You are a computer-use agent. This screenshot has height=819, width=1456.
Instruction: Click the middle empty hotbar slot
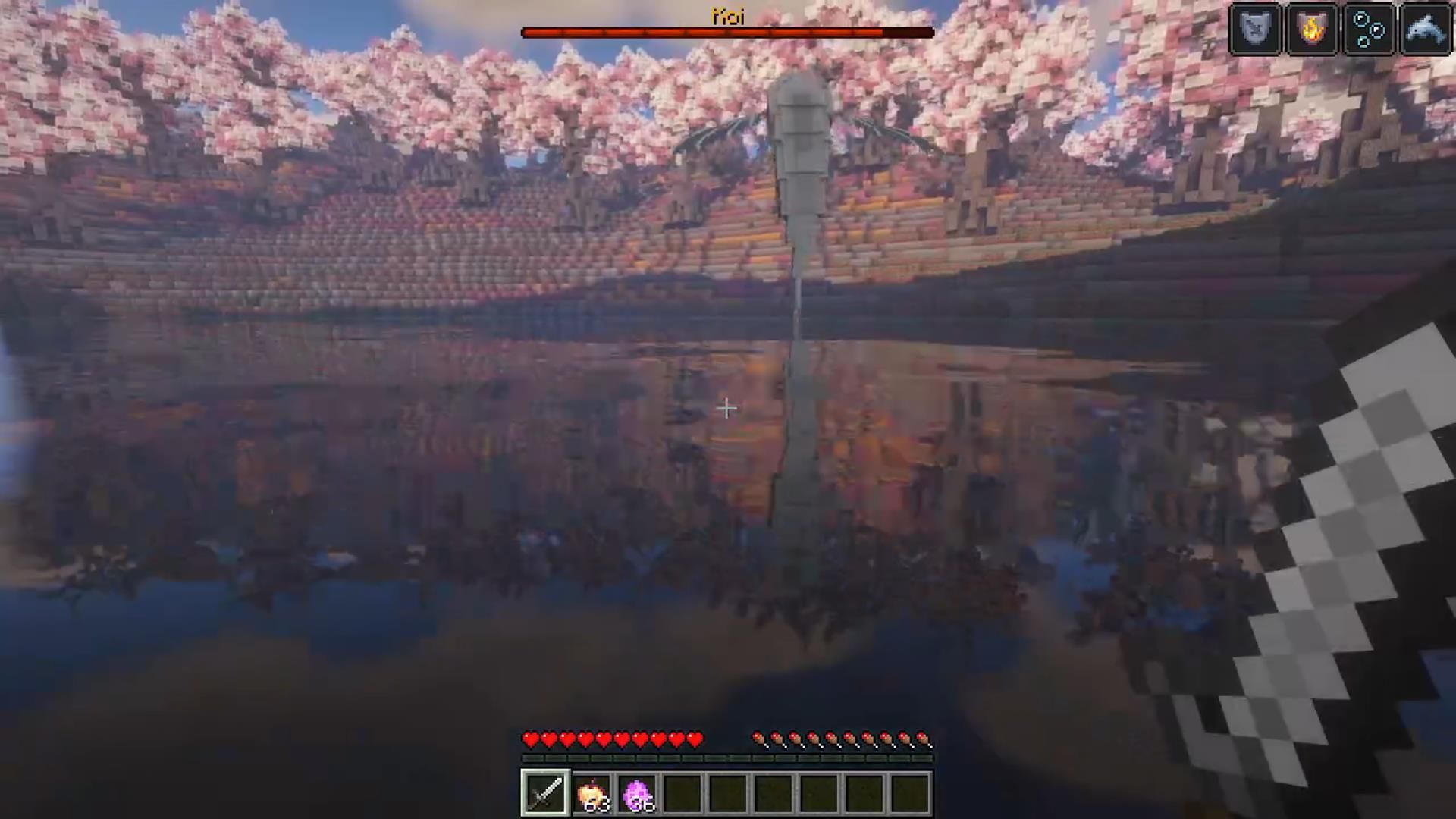coord(773,792)
